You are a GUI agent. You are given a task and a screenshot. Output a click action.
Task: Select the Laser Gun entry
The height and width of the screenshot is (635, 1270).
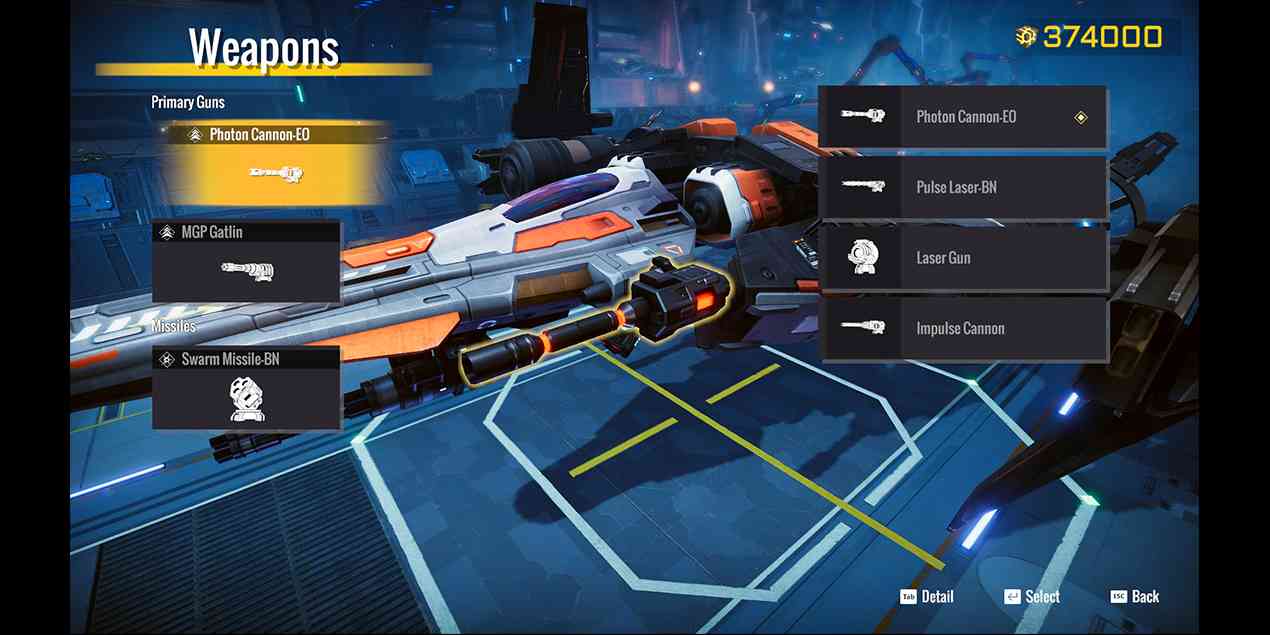pos(962,258)
